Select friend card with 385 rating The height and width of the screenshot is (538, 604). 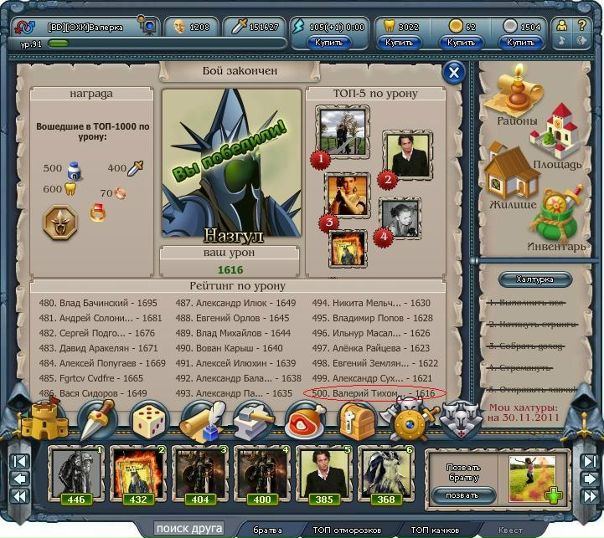pos(320,476)
